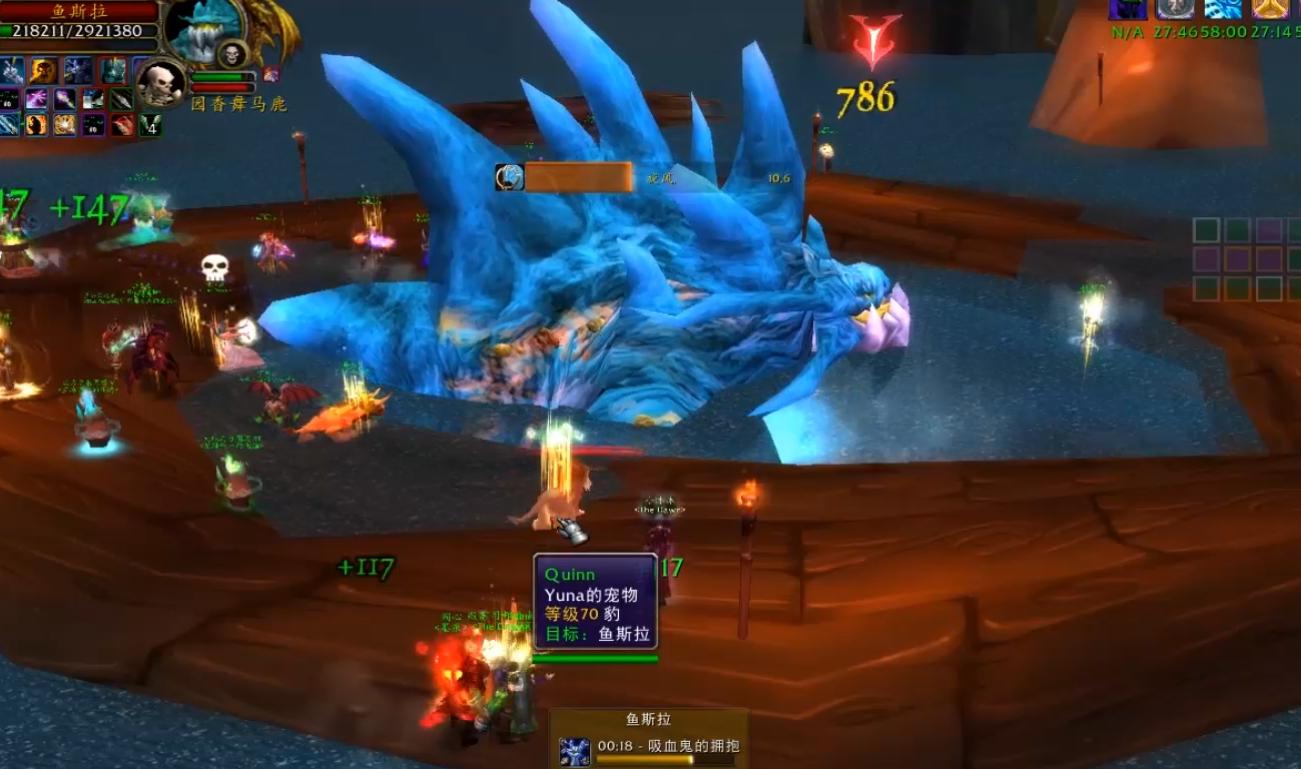
Task: Click the spear spell icon on the action bar
Action: click(x=120, y=99)
